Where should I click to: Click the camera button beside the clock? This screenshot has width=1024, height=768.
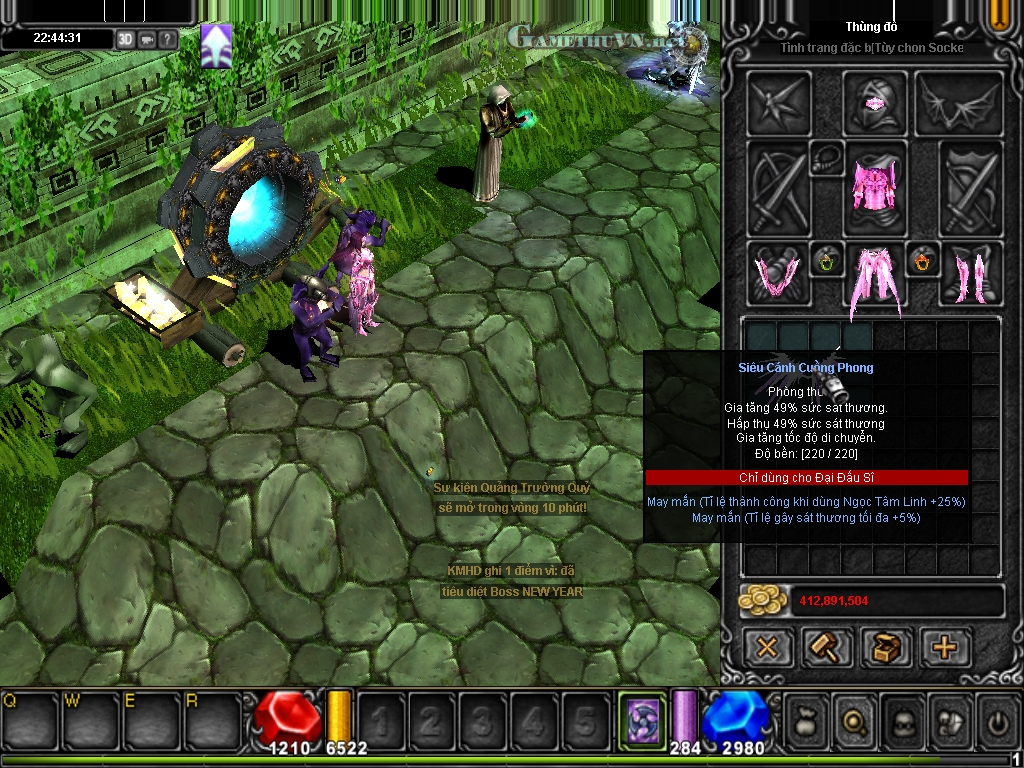147,39
